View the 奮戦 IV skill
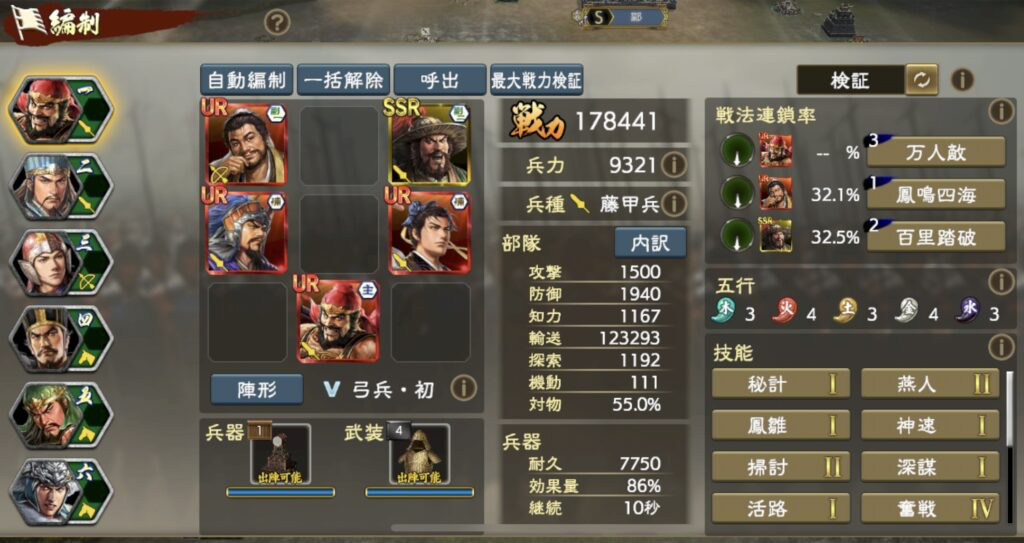 tap(929, 508)
